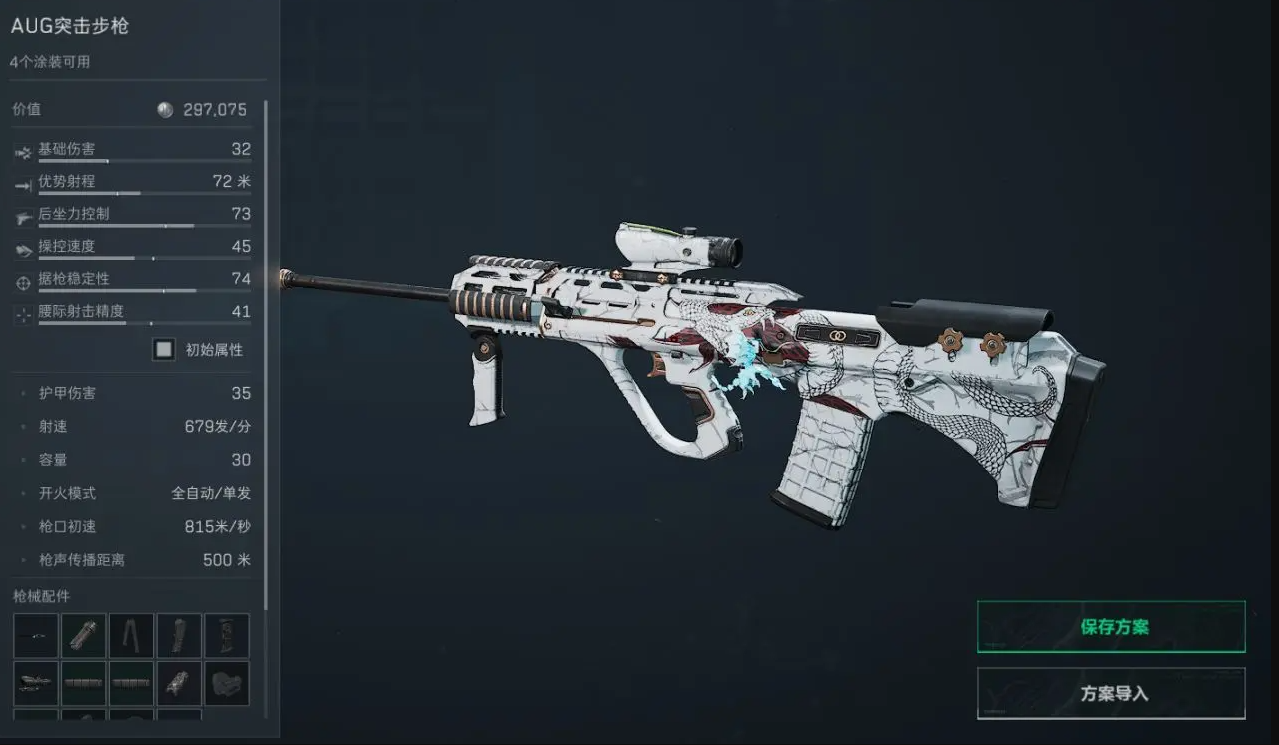Choose the magazine attachment slot
This screenshot has height=745, width=1279.
point(227,636)
